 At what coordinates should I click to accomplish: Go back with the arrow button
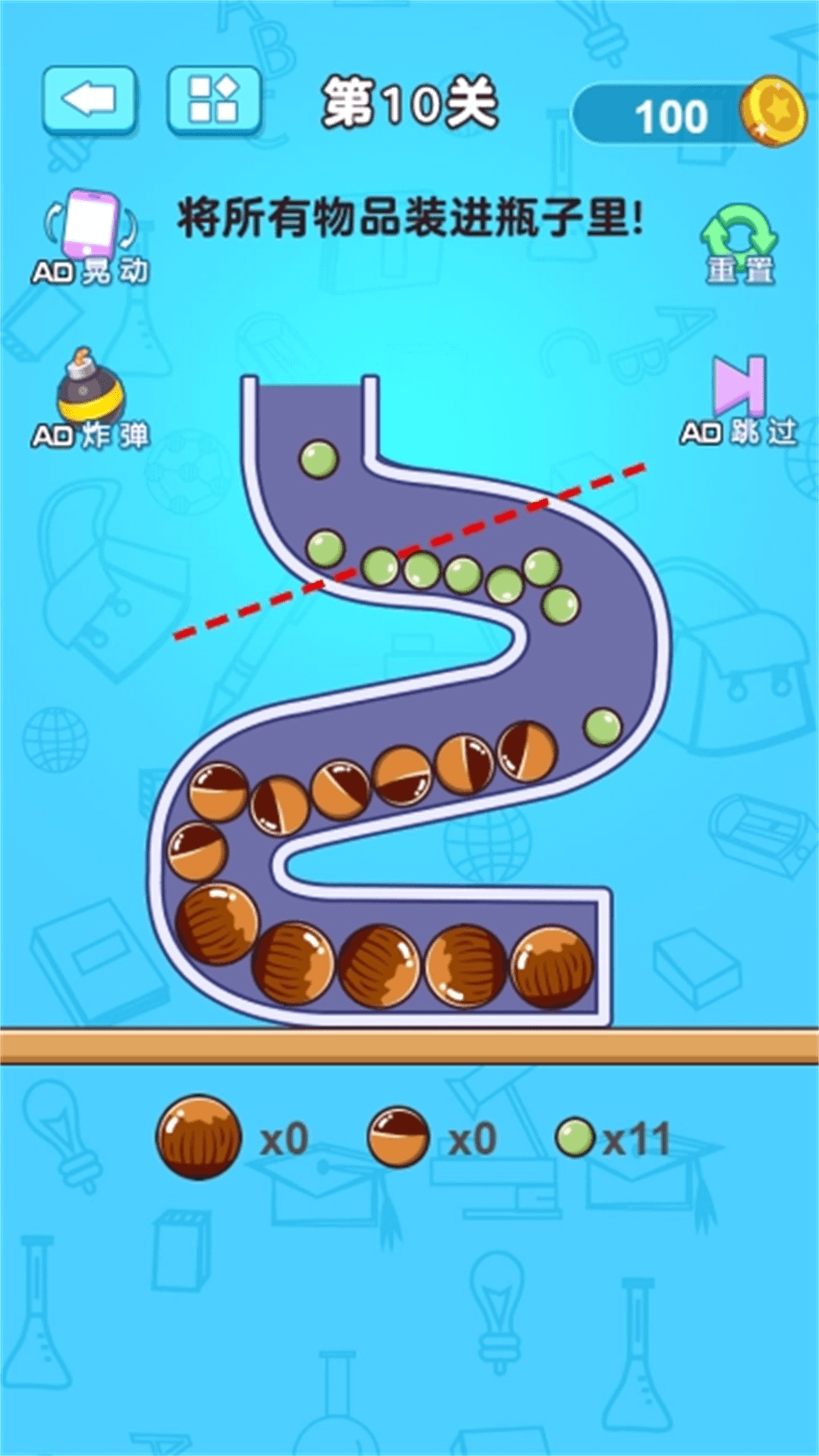[x=89, y=100]
